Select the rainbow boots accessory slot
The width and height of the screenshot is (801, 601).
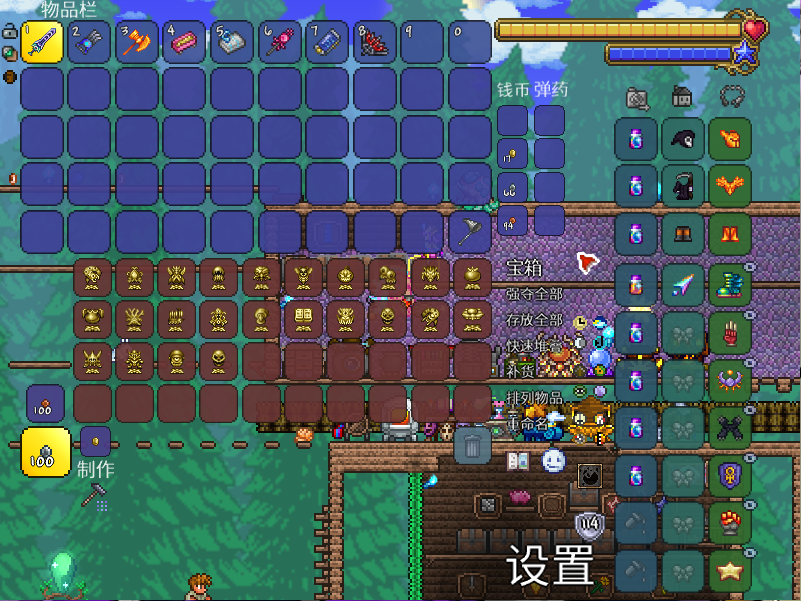click(x=730, y=284)
